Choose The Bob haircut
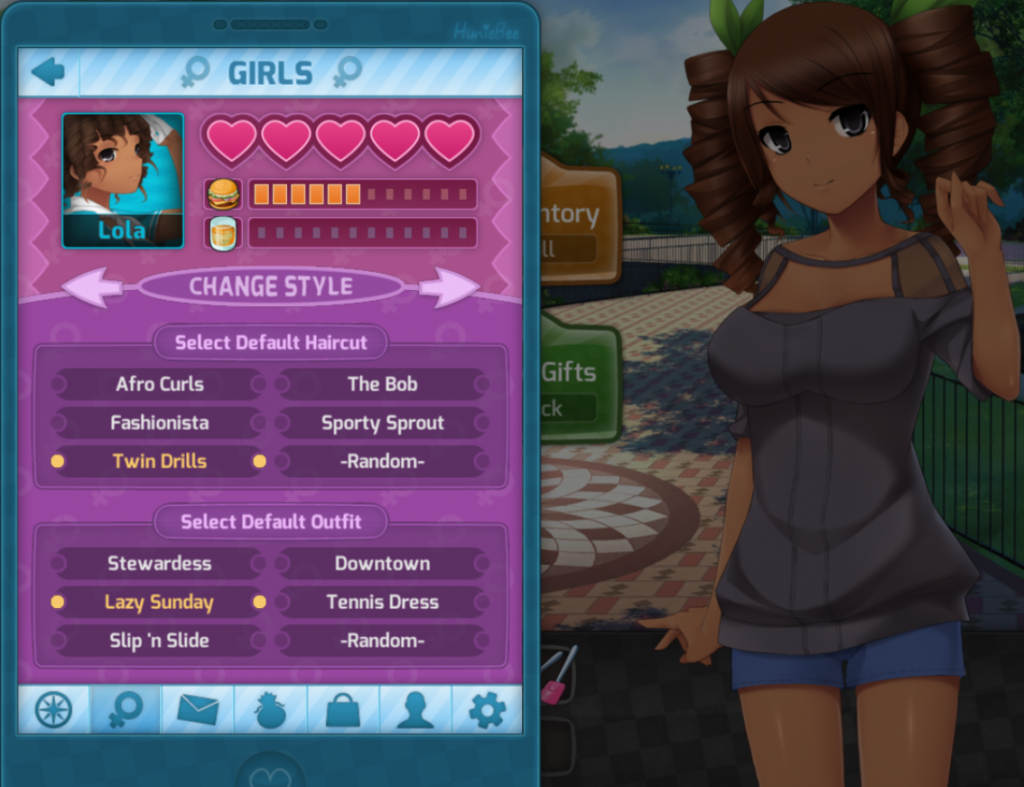The height and width of the screenshot is (787, 1024). point(383,384)
